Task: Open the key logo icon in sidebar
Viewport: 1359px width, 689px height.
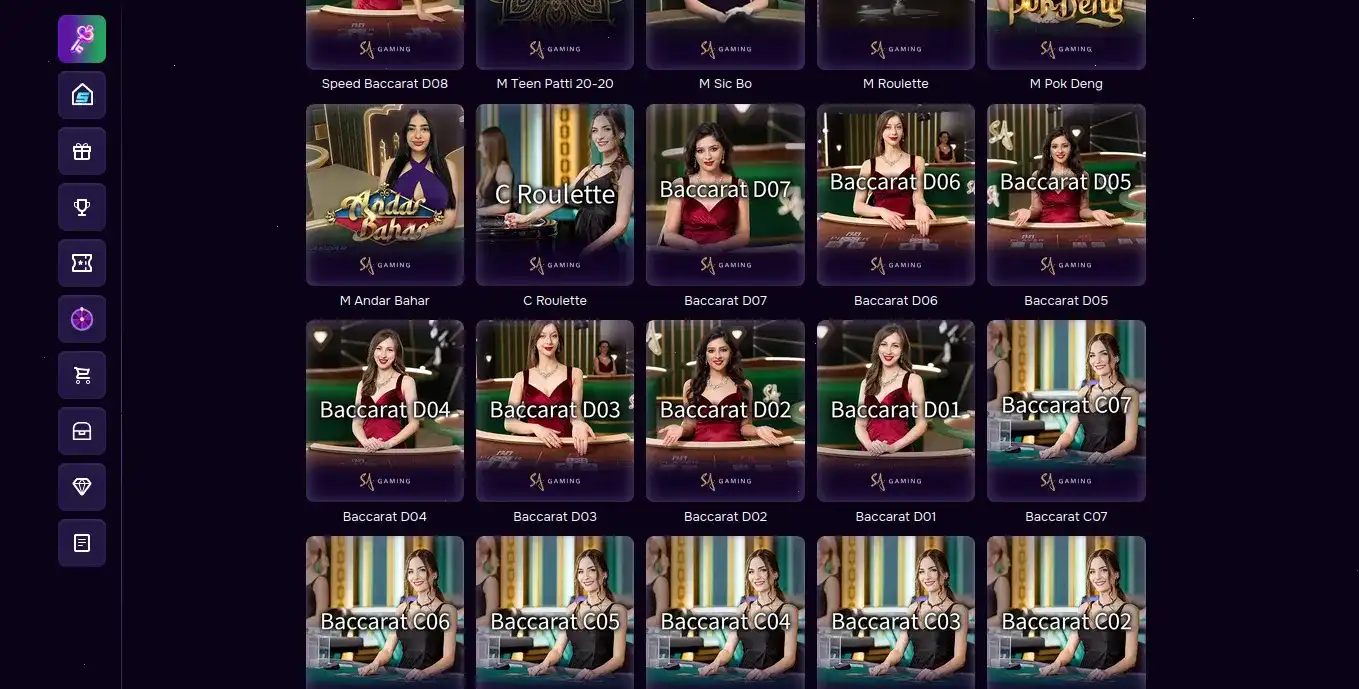Action: click(x=82, y=39)
